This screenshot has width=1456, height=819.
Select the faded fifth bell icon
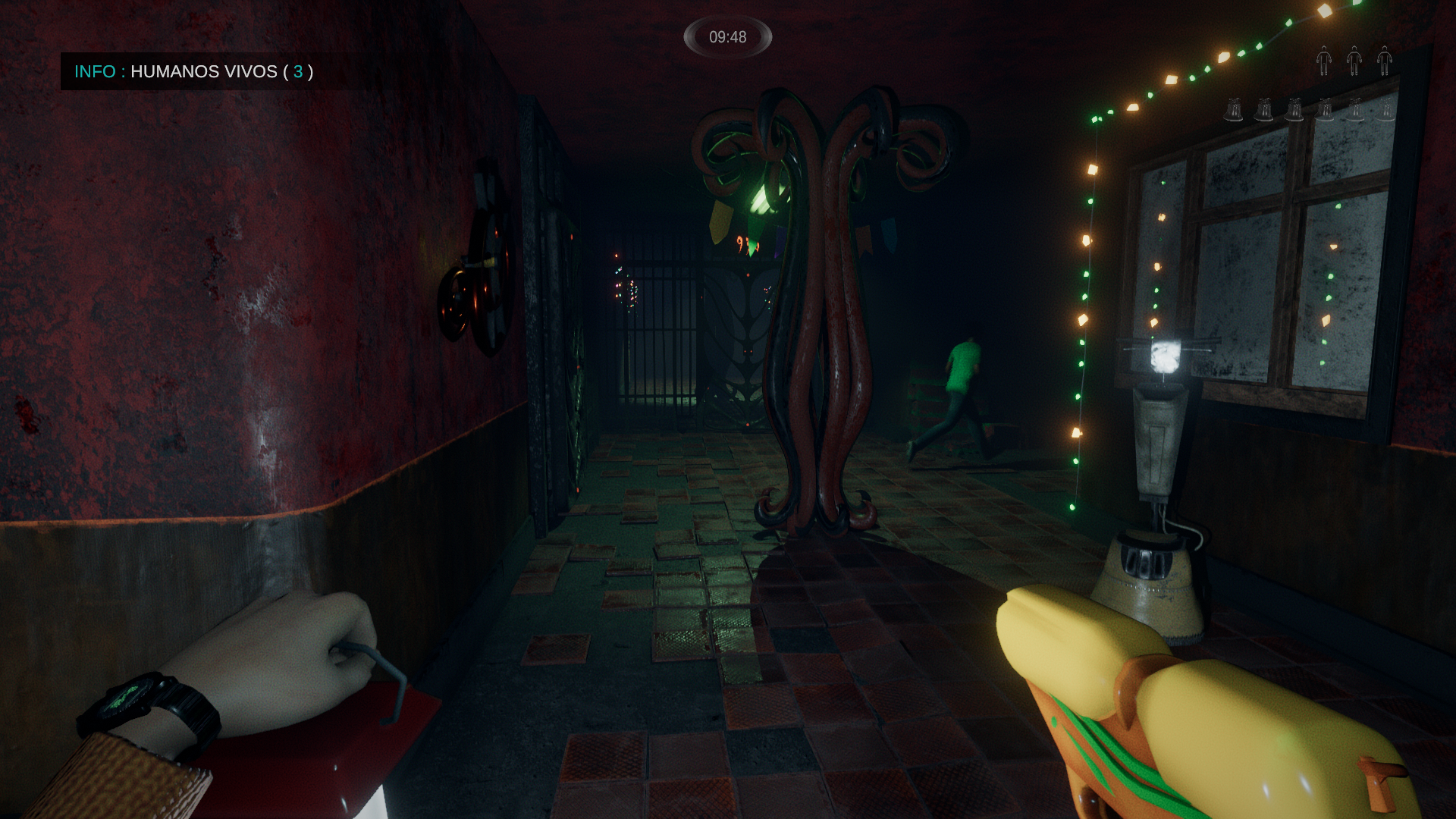(1354, 110)
